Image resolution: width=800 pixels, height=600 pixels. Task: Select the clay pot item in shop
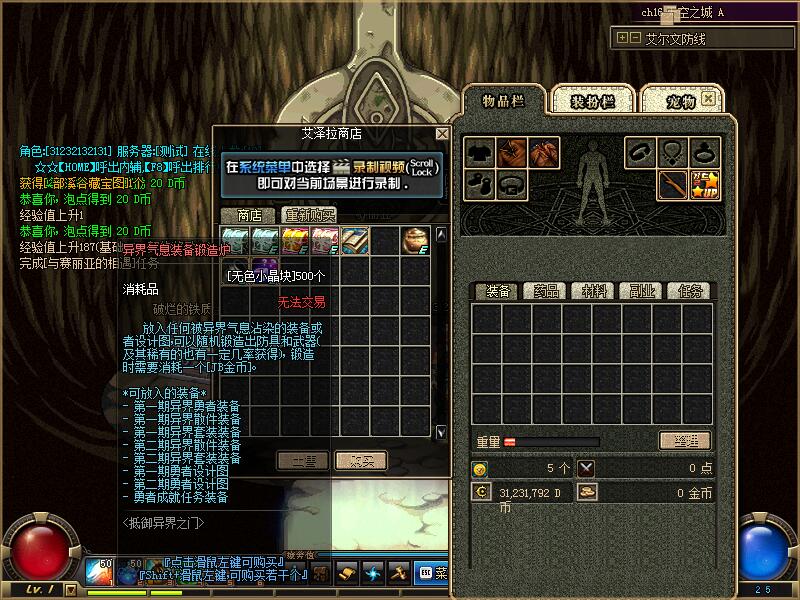coord(415,241)
